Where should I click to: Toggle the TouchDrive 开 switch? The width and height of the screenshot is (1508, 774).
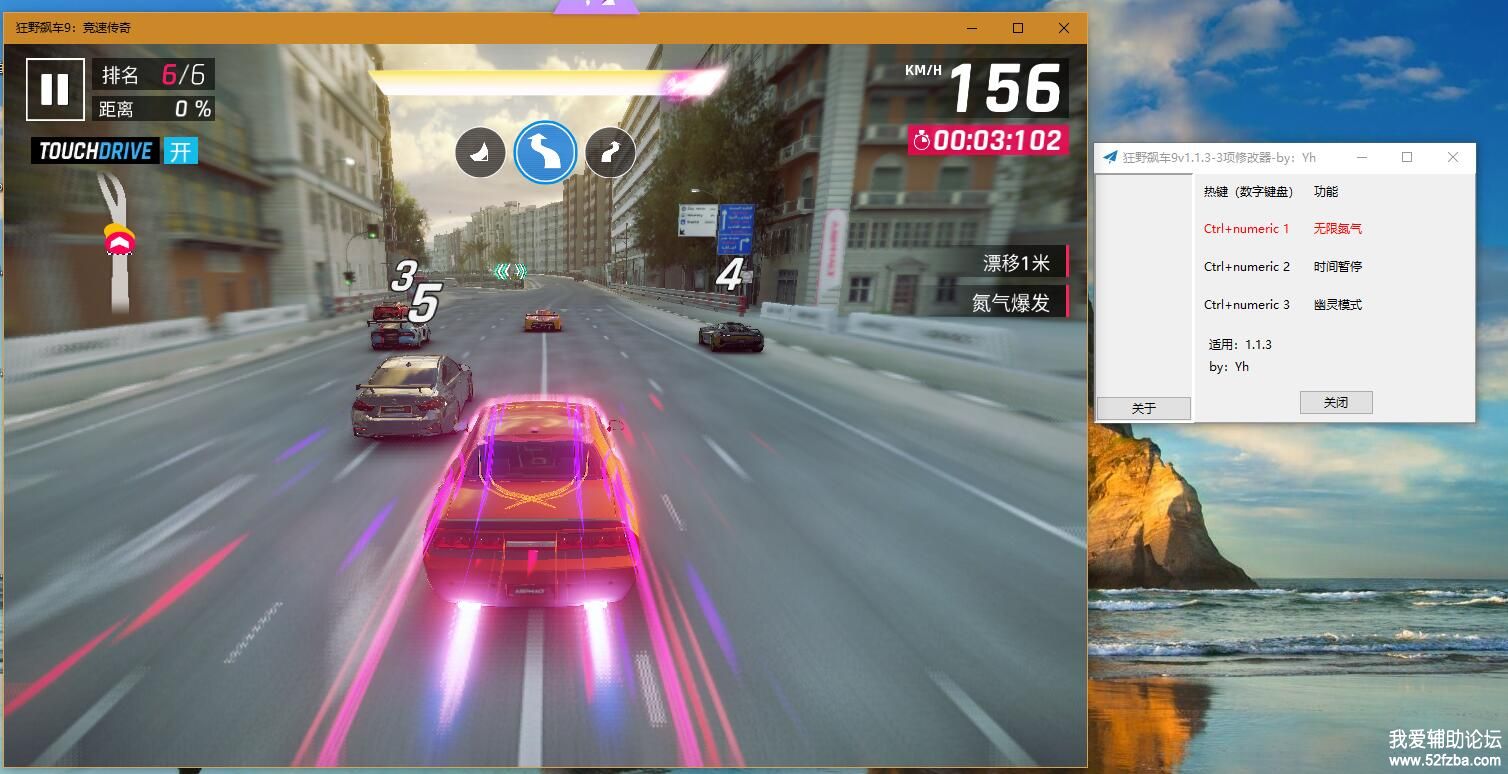(181, 151)
